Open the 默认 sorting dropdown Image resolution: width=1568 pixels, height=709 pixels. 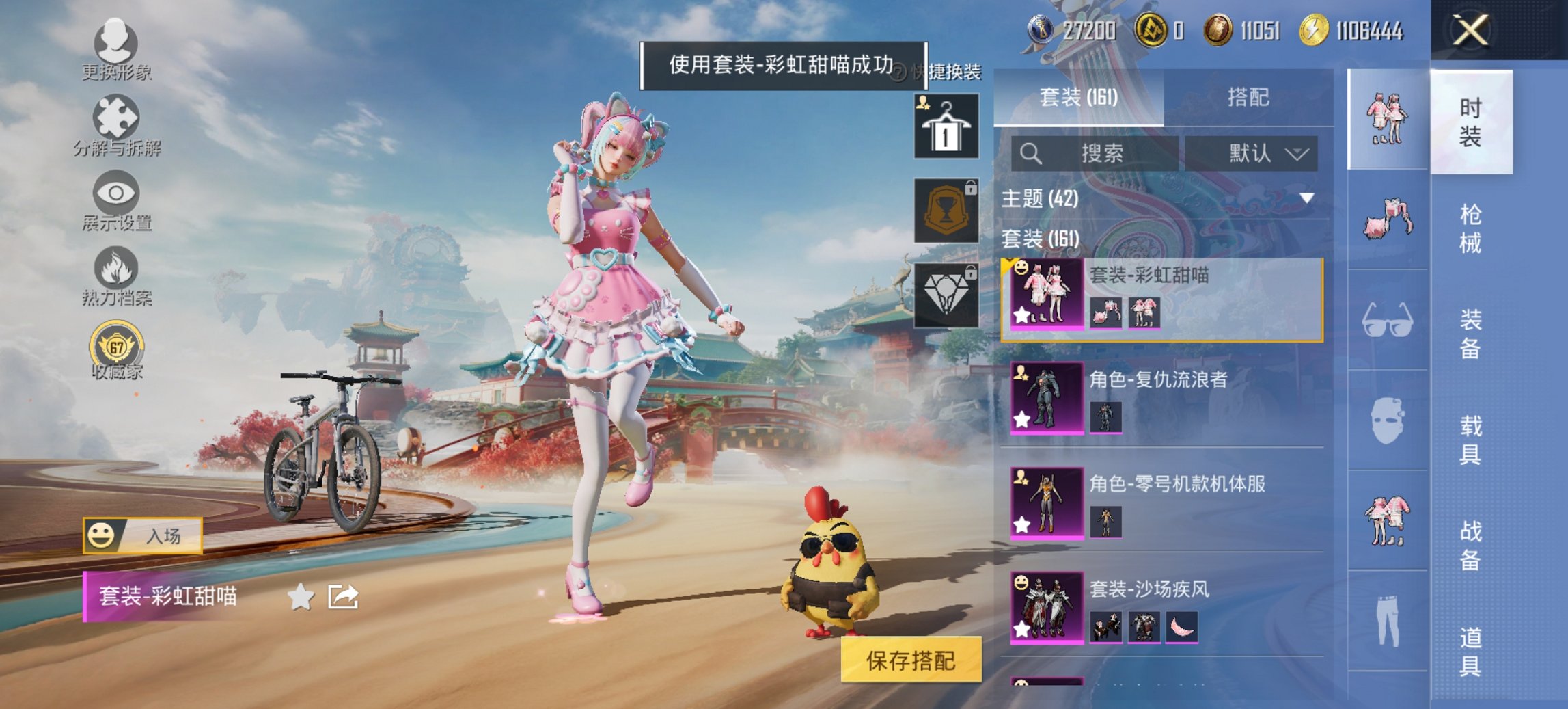(x=1261, y=153)
